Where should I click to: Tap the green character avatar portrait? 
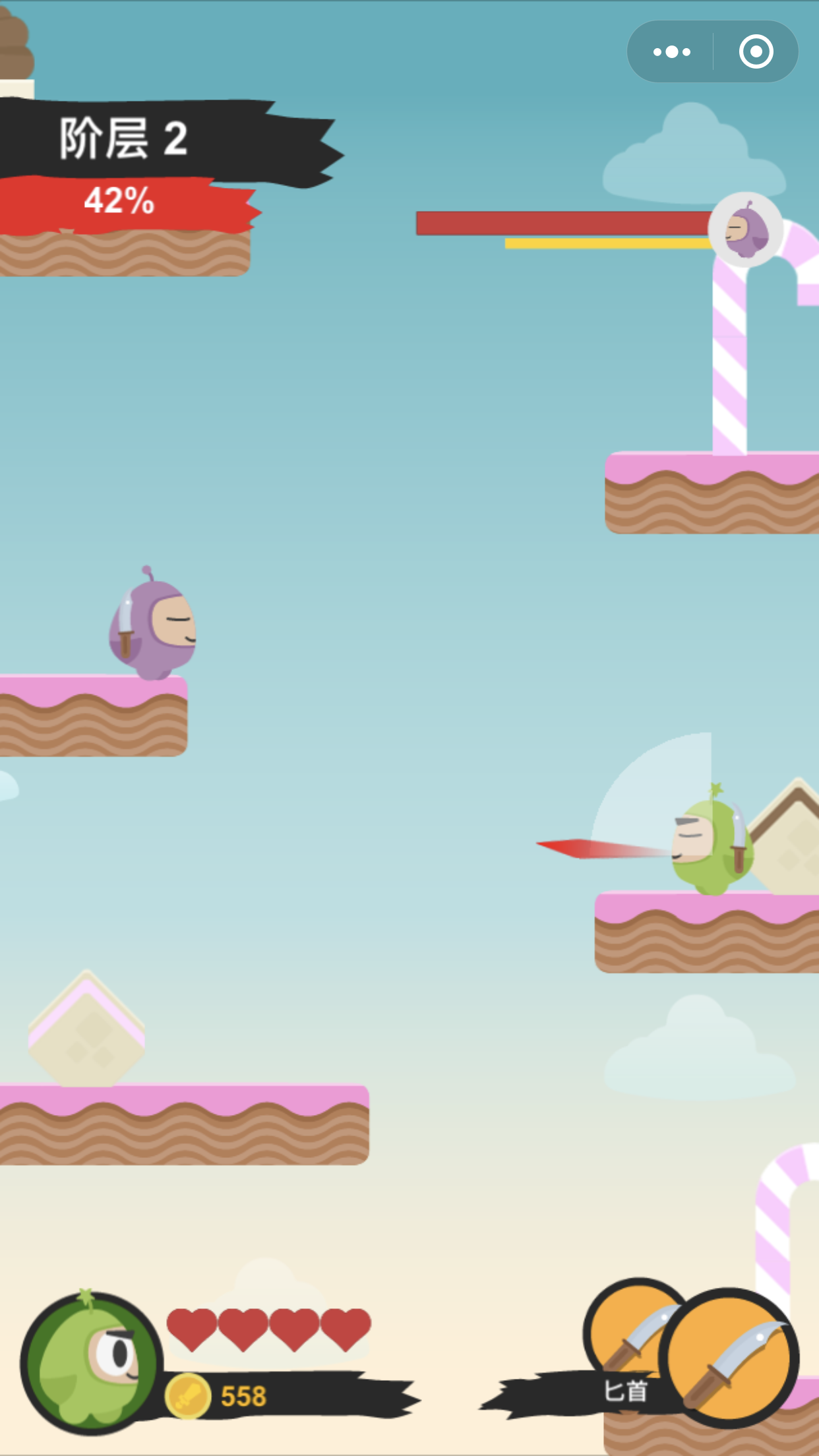92,1363
